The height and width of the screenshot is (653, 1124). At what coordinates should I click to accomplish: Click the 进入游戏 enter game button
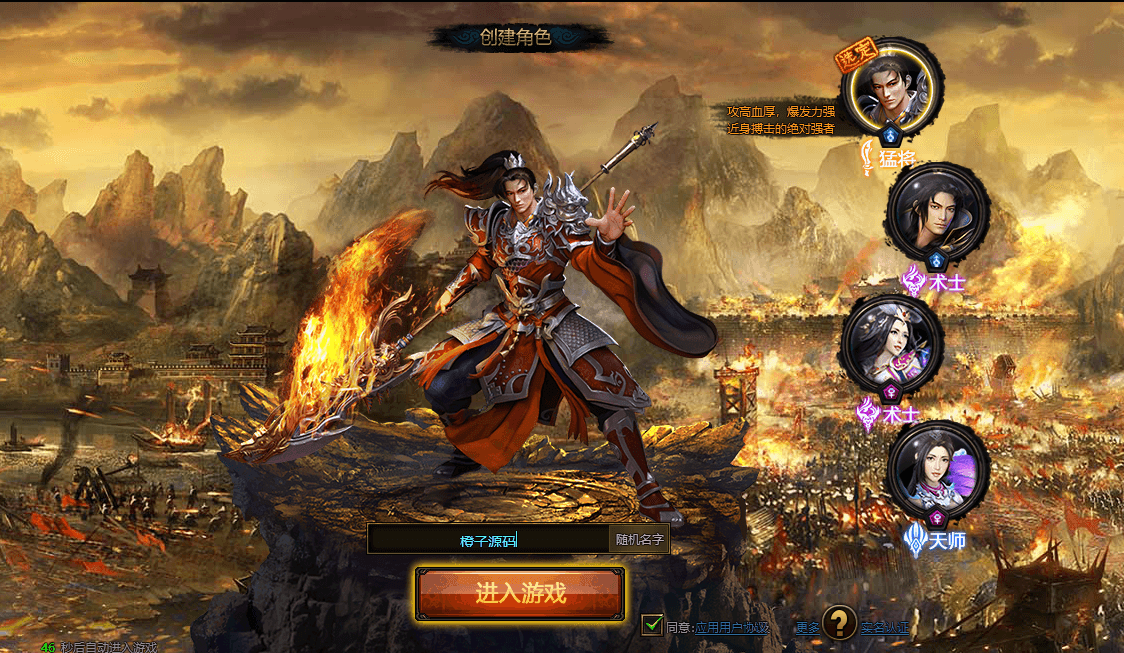tap(520, 594)
